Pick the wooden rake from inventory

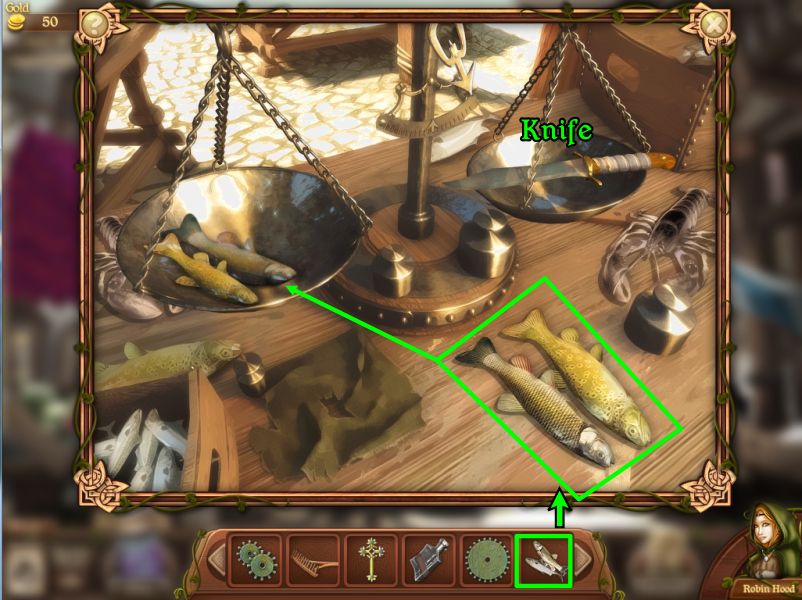coord(312,560)
